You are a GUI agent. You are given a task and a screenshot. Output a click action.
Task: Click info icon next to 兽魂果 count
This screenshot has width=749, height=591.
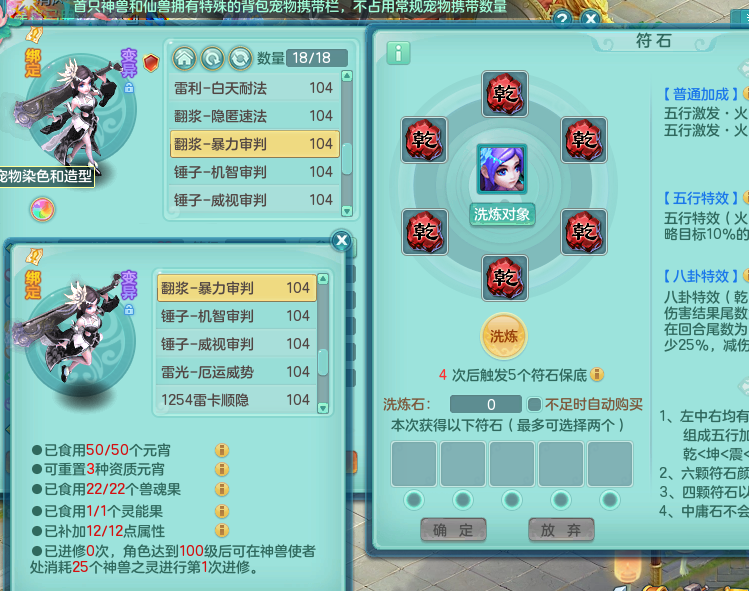[x=223, y=490]
